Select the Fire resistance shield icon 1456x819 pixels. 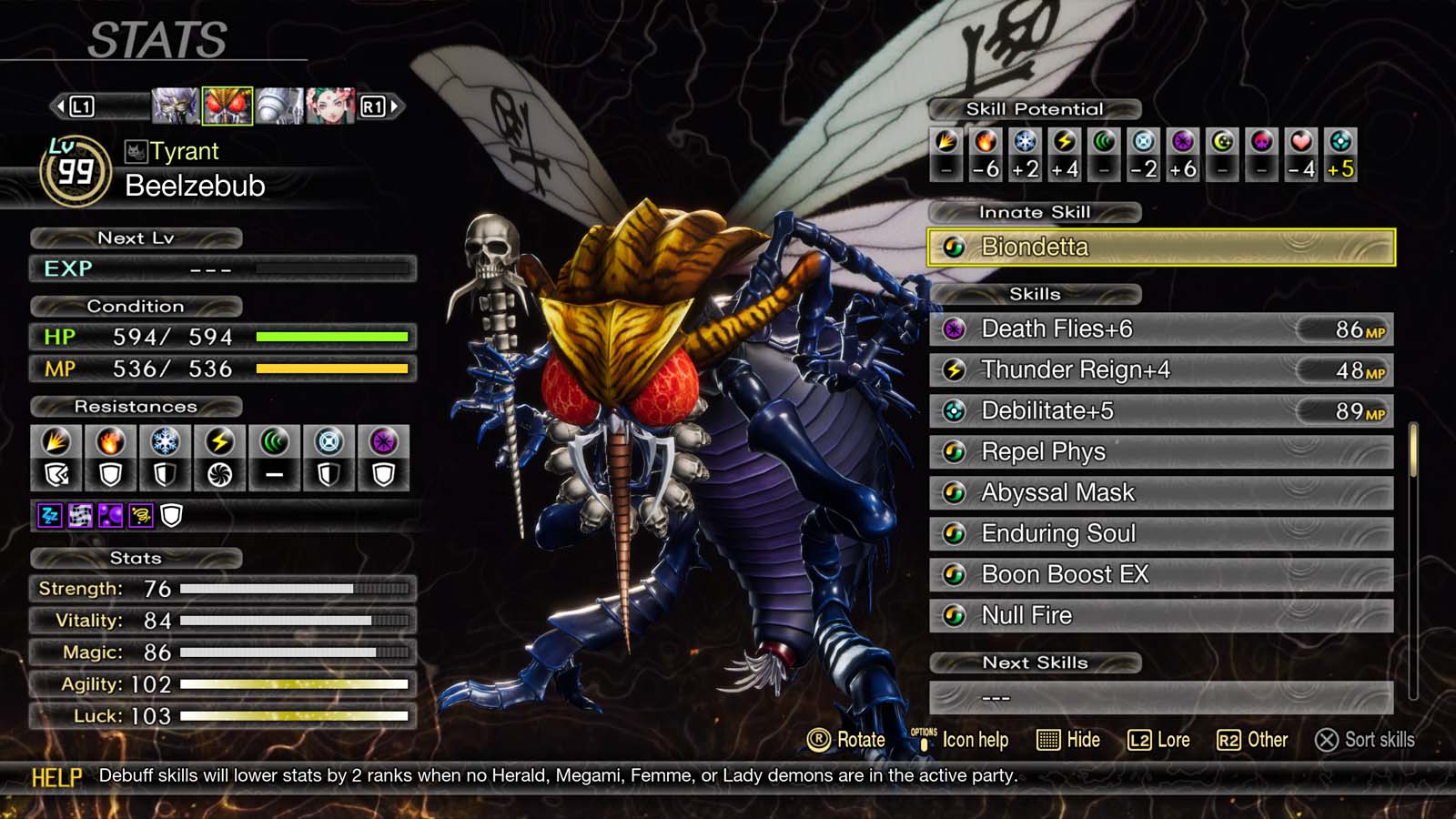coord(110,474)
